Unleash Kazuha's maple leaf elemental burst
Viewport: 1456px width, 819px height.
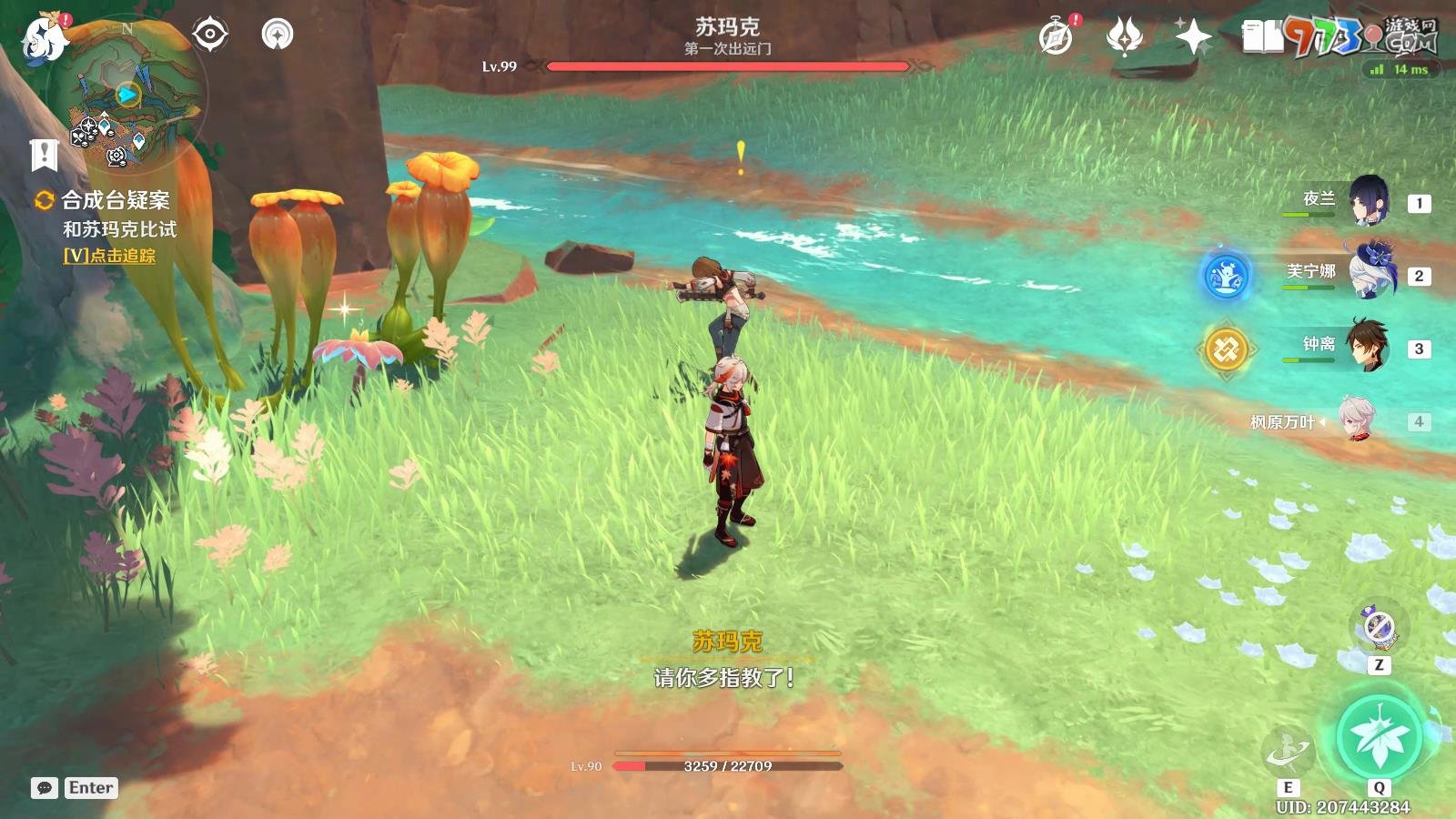[1379, 737]
